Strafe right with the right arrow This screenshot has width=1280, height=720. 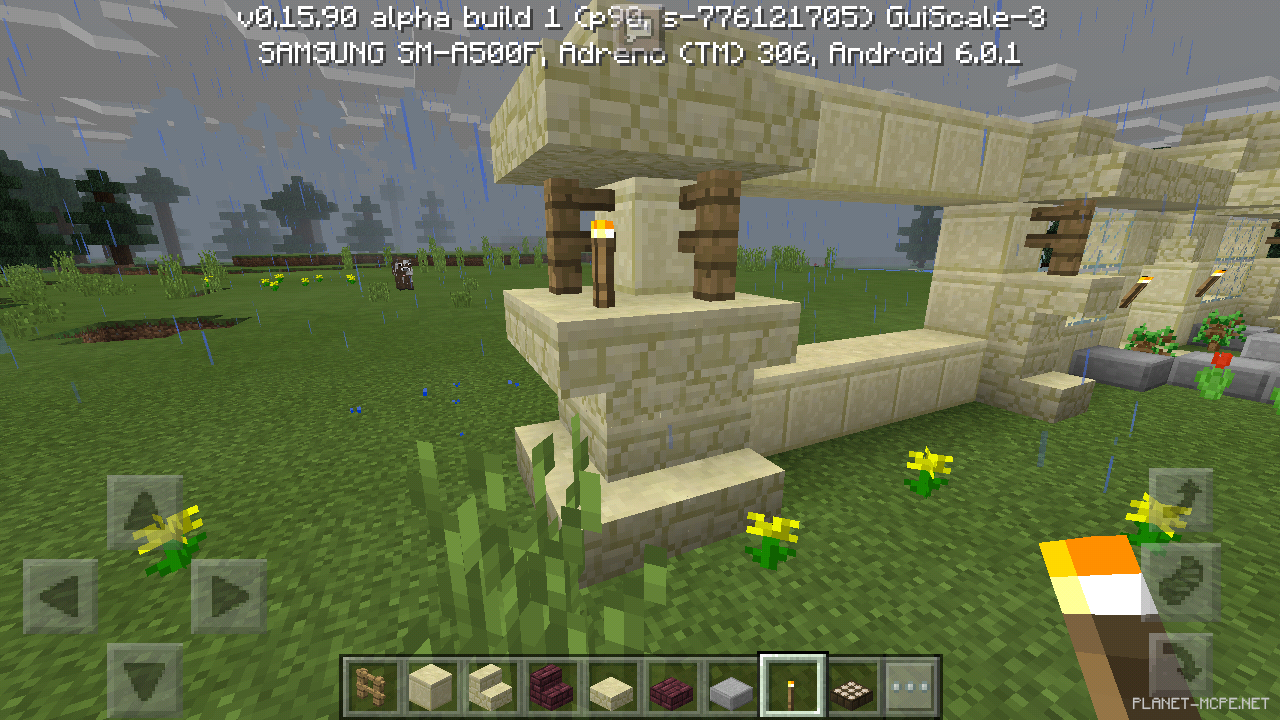(229, 597)
